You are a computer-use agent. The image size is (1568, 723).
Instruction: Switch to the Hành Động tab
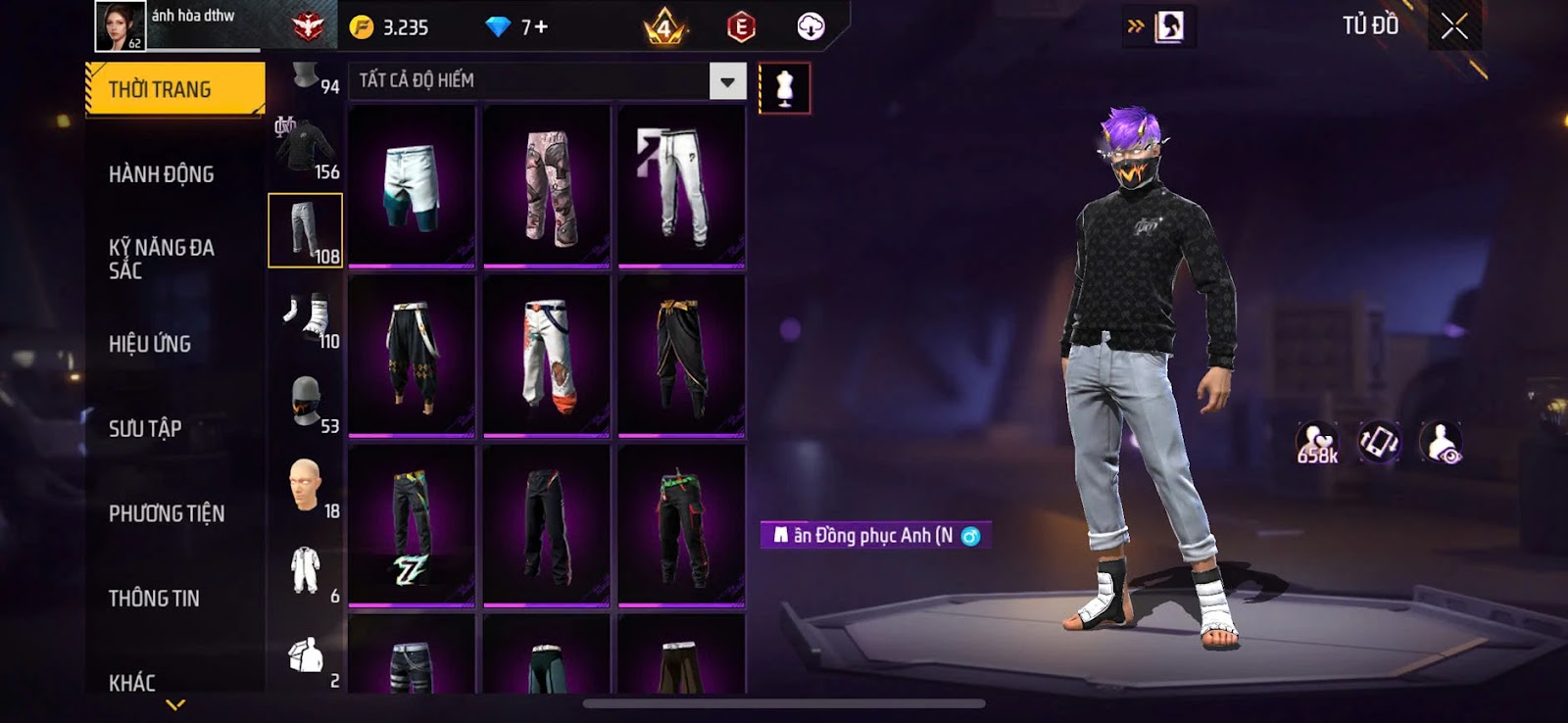click(162, 174)
